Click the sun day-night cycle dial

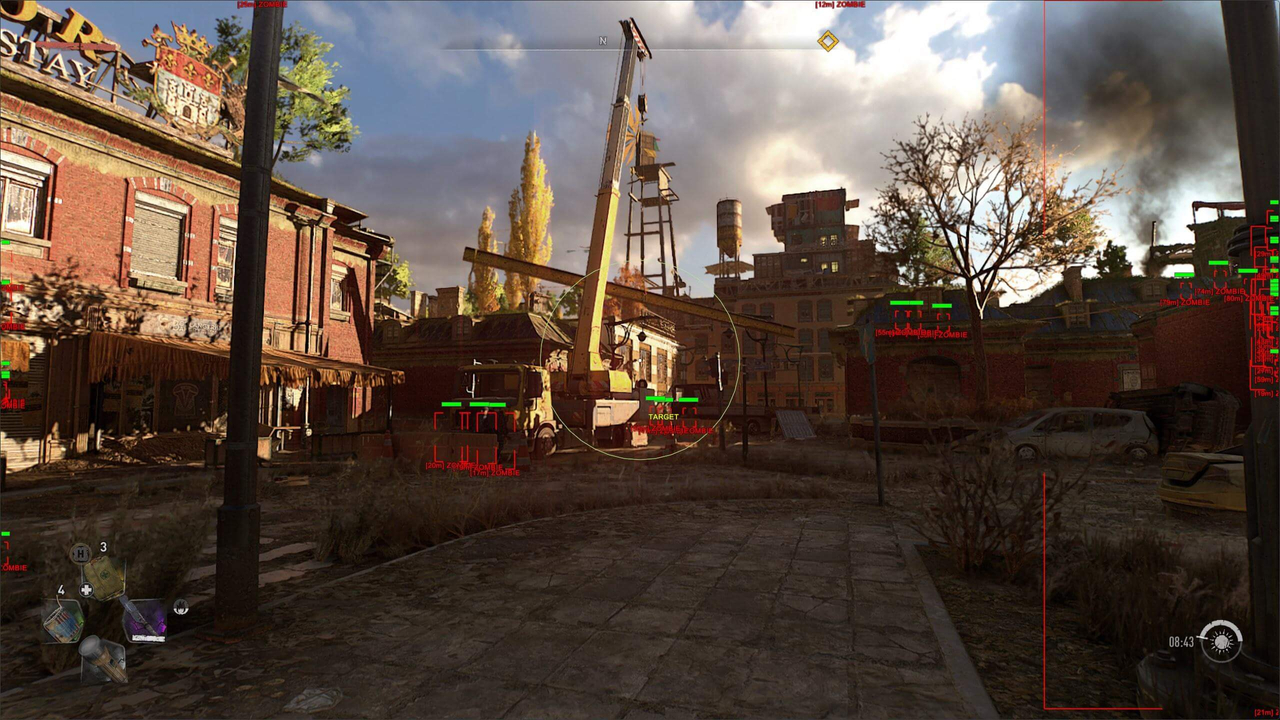click(x=1220, y=641)
